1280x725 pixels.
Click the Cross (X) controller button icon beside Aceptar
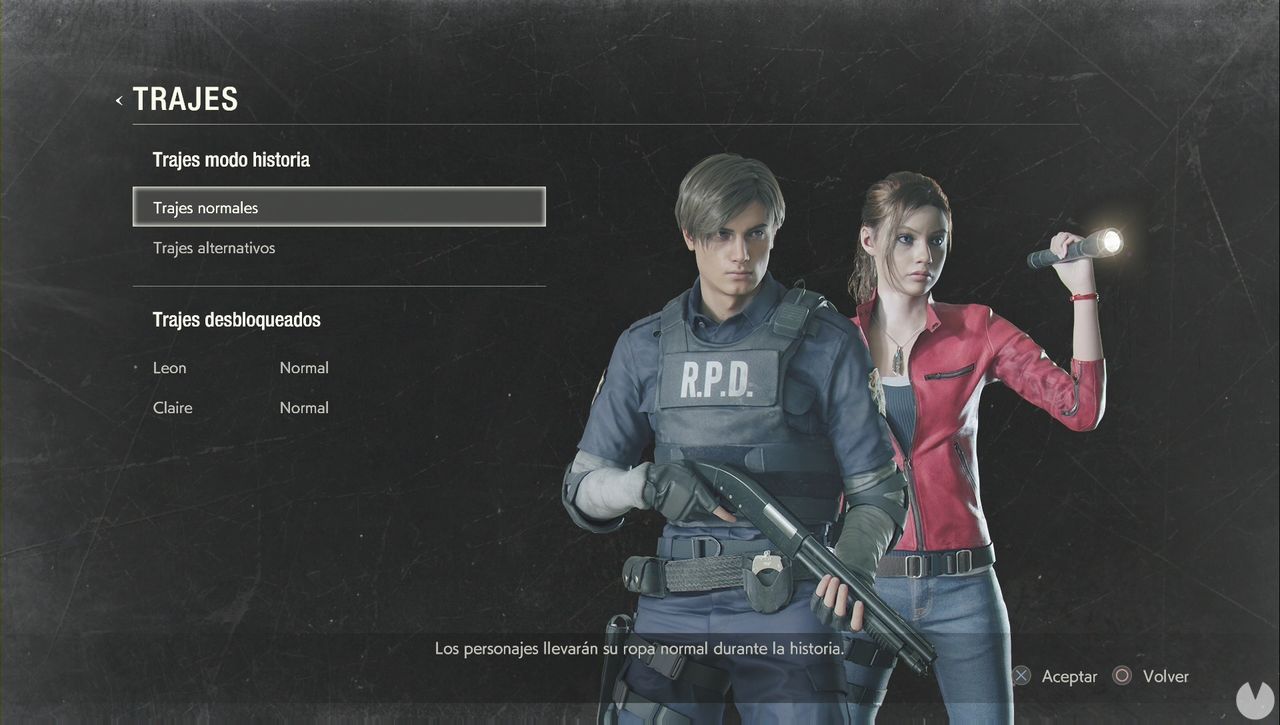click(x=1021, y=676)
